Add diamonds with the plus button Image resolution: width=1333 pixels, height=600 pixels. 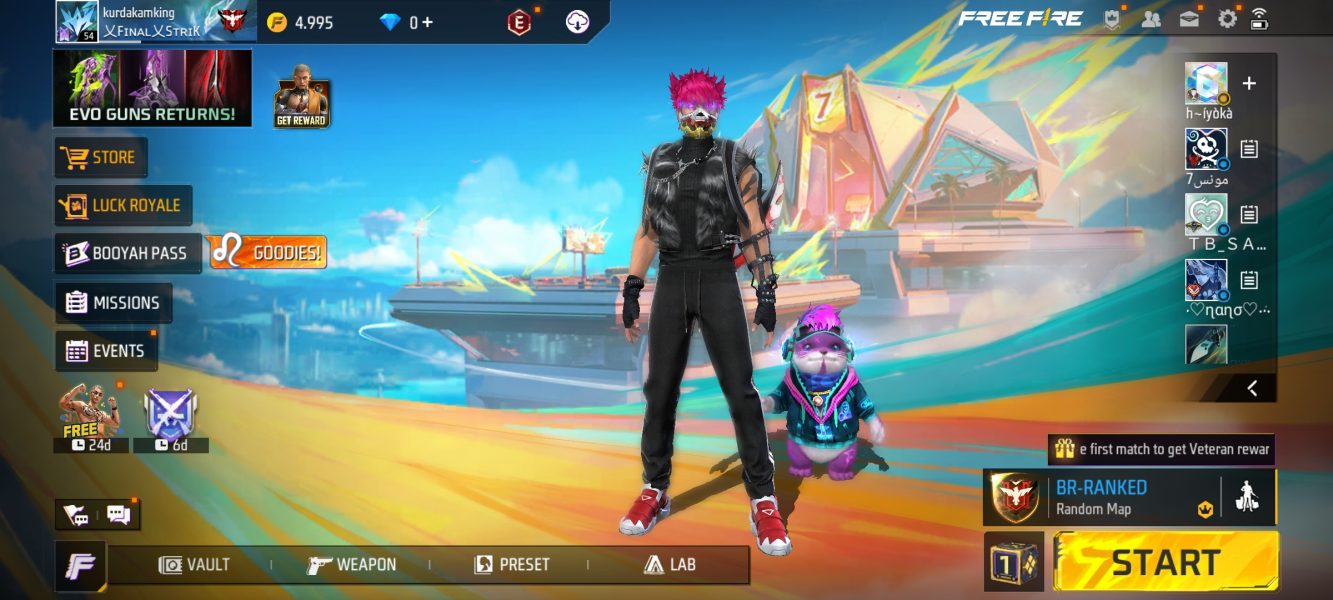[428, 22]
